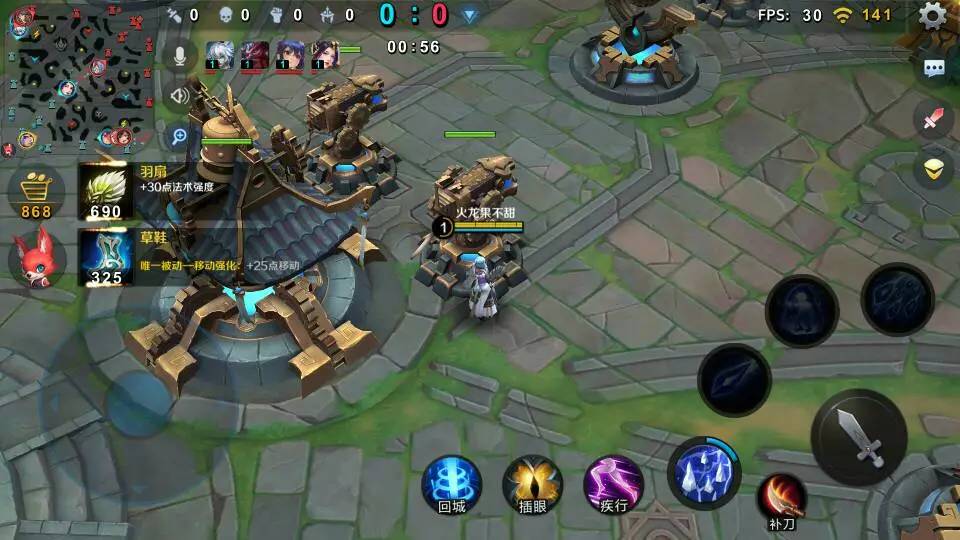Click the red sword signal button
The height and width of the screenshot is (540, 960).
click(x=934, y=119)
